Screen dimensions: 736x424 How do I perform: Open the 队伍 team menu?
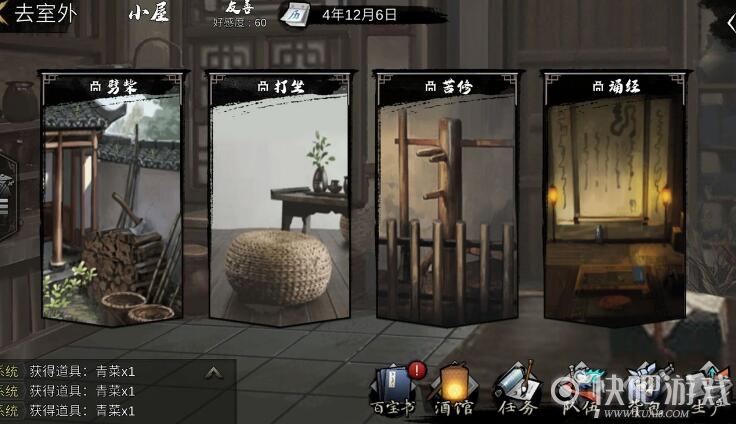click(578, 390)
